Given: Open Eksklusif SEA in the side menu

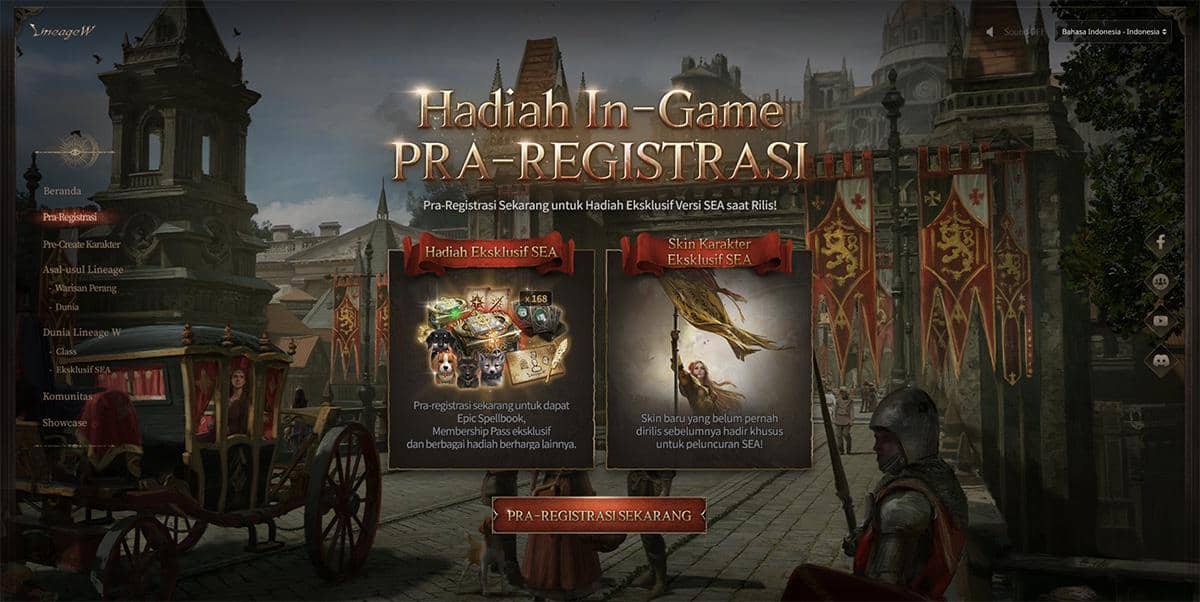Looking at the screenshot, I should [83, 369].
